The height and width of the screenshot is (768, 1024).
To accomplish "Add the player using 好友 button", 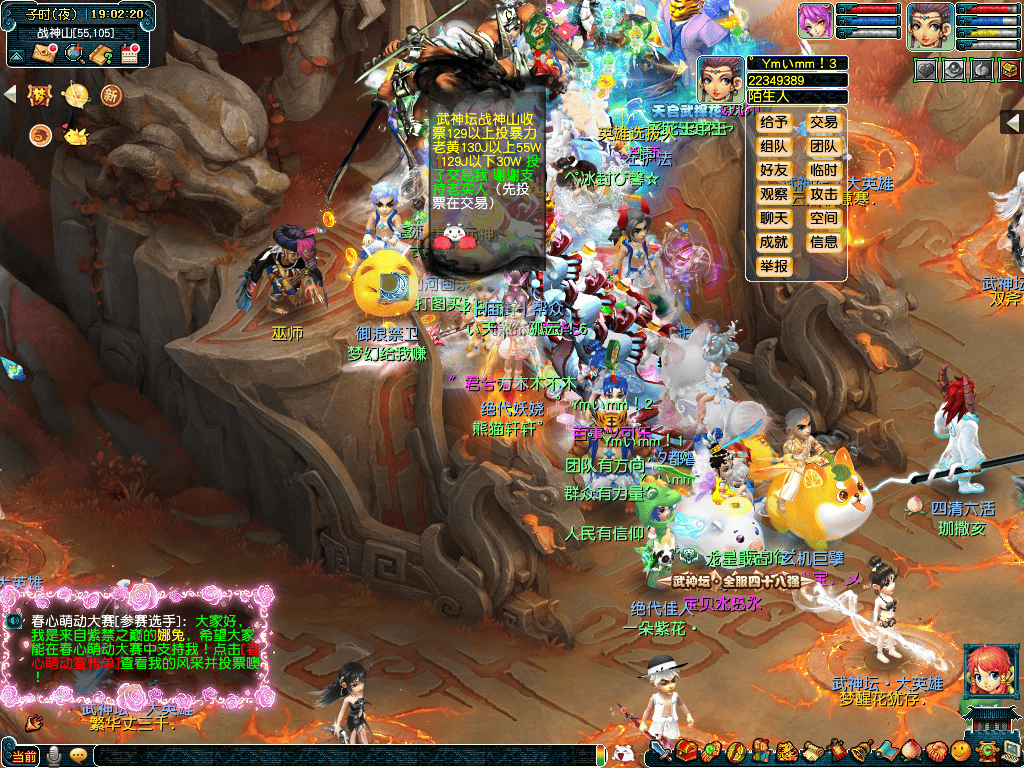I will tap(774, 170).
